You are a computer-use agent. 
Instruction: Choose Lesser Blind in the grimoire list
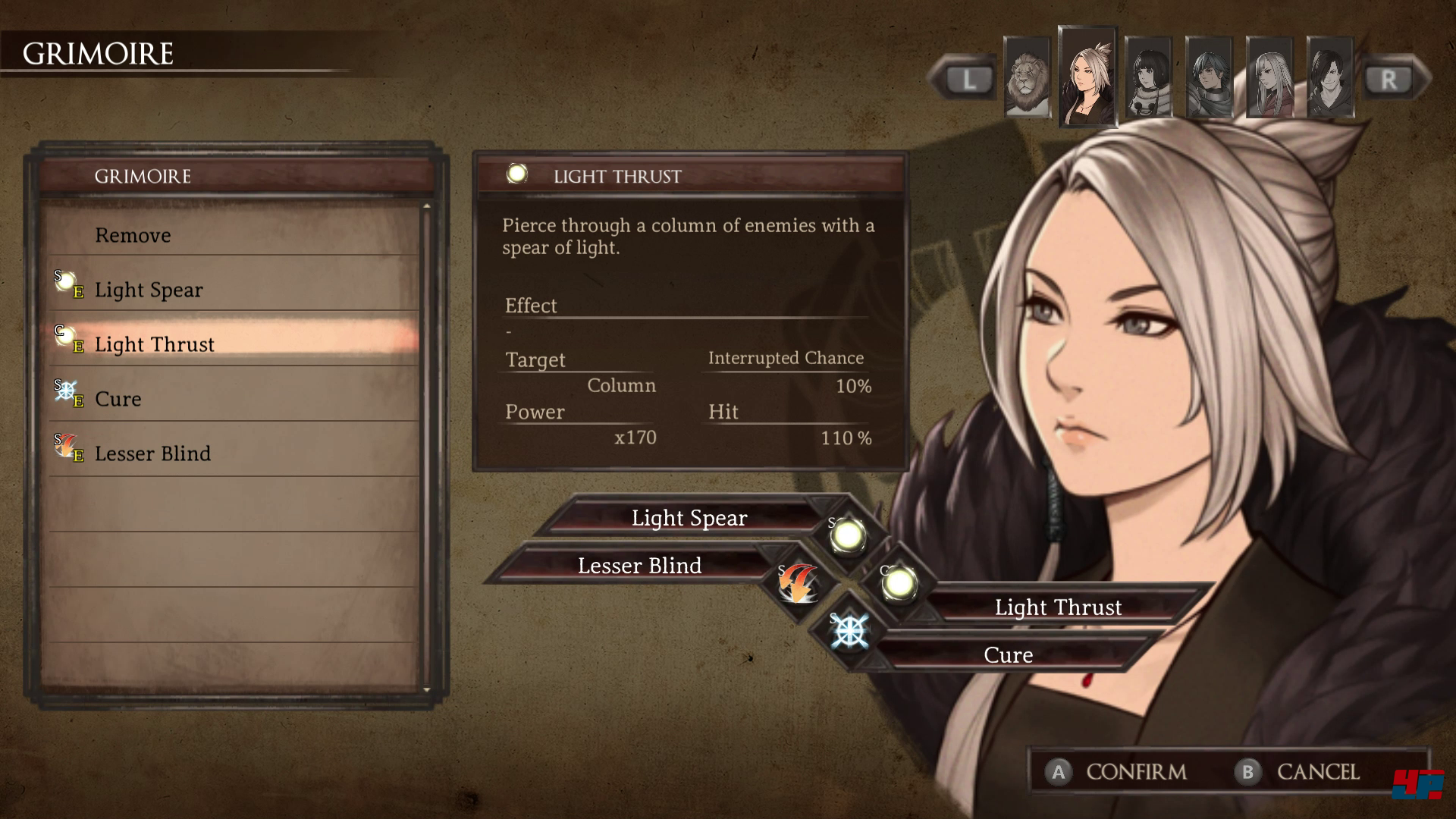tap(153, 453)
